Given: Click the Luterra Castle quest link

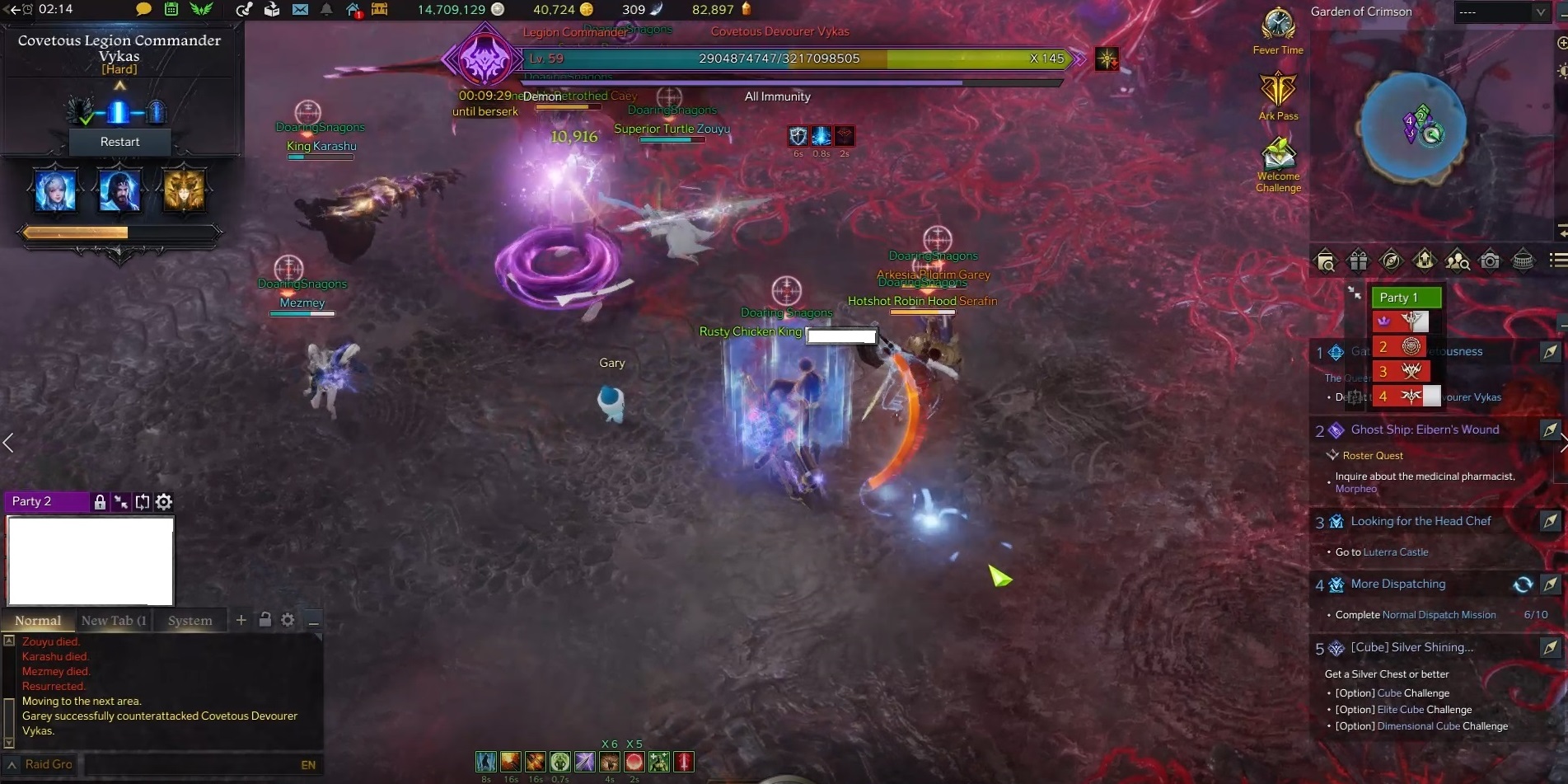Looking at the screenshot, I should point(1396,552).
